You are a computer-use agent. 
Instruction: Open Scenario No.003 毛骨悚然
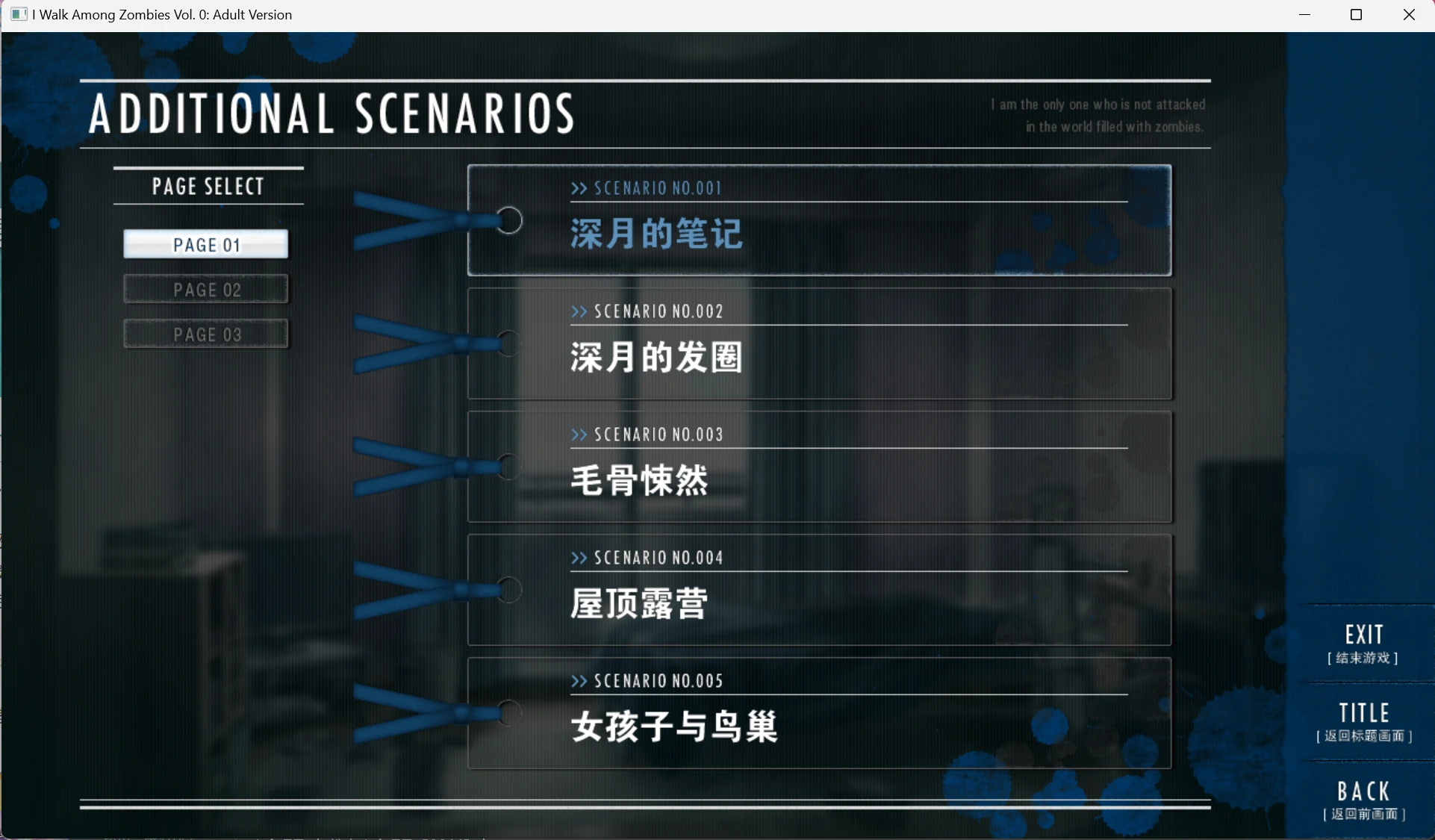click(819, 467)
